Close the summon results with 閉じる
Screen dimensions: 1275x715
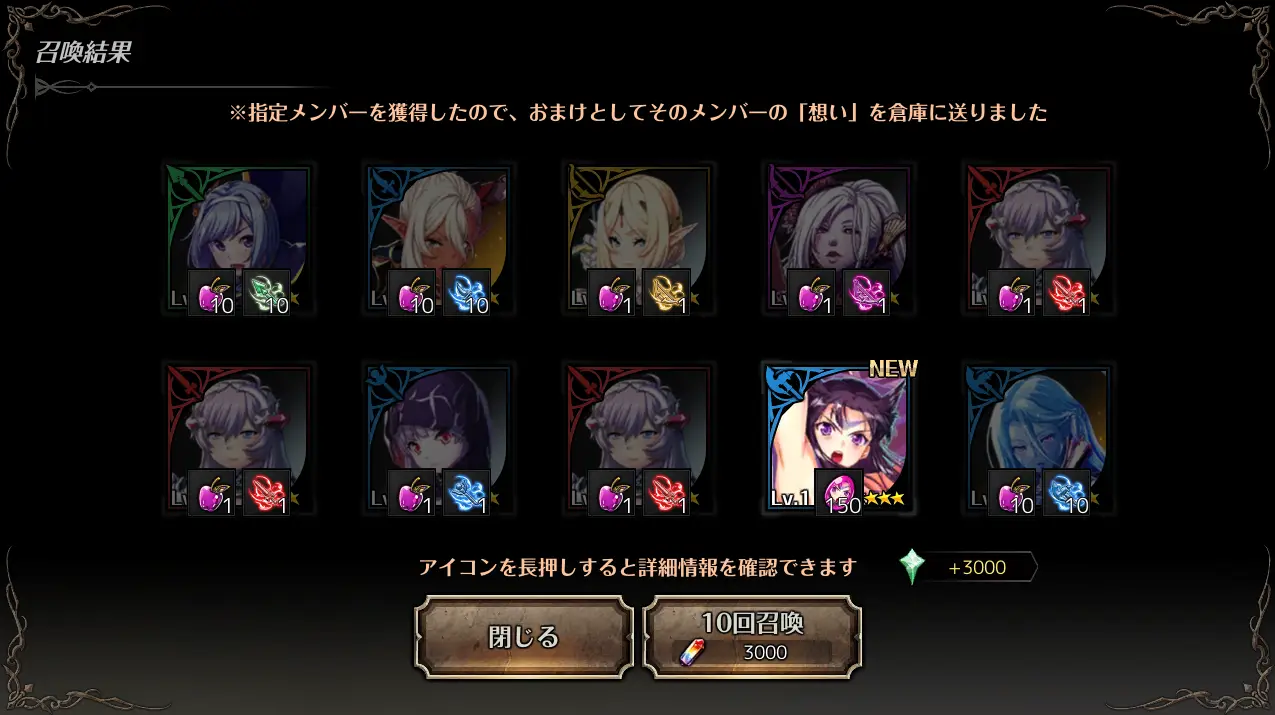[523, 637]
